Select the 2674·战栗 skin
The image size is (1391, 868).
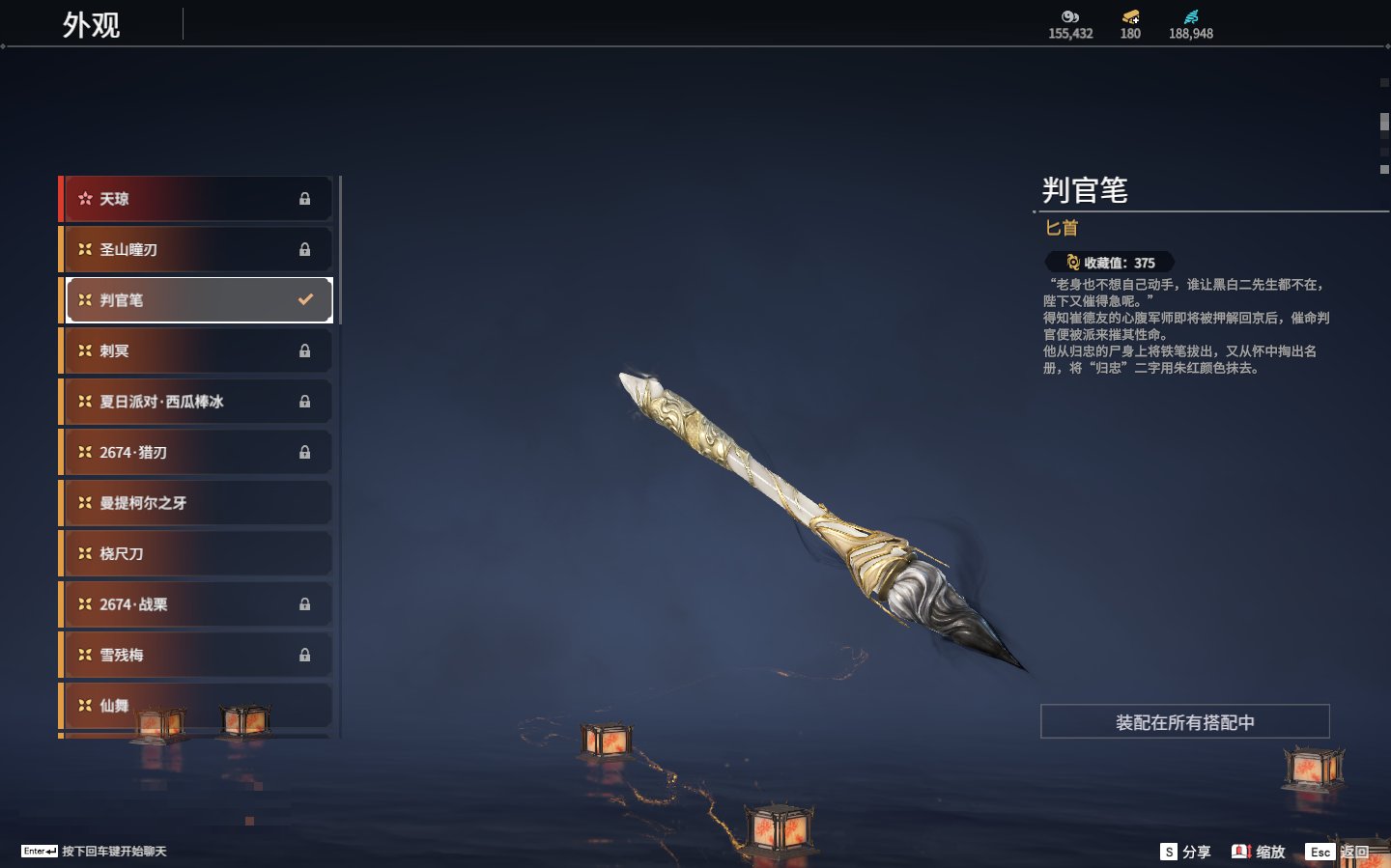(197, 604)
